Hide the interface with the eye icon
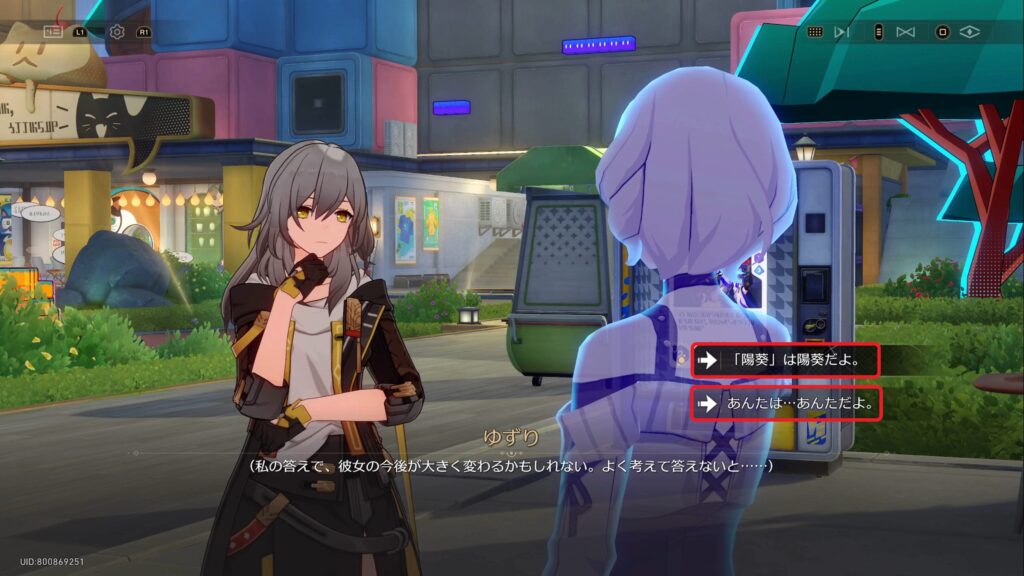 (968, 32)
